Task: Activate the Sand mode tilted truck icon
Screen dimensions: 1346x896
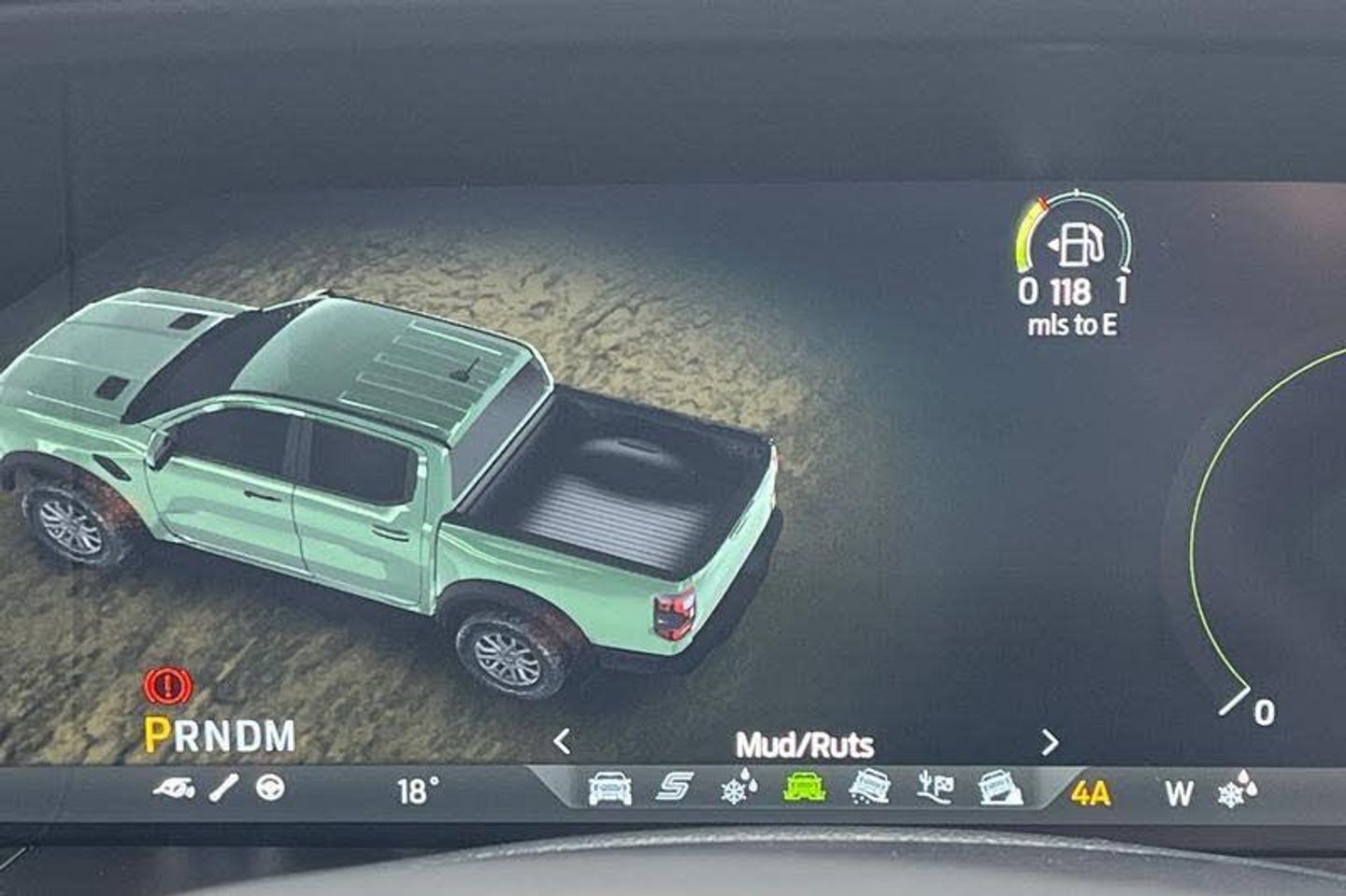Action: 869,789
